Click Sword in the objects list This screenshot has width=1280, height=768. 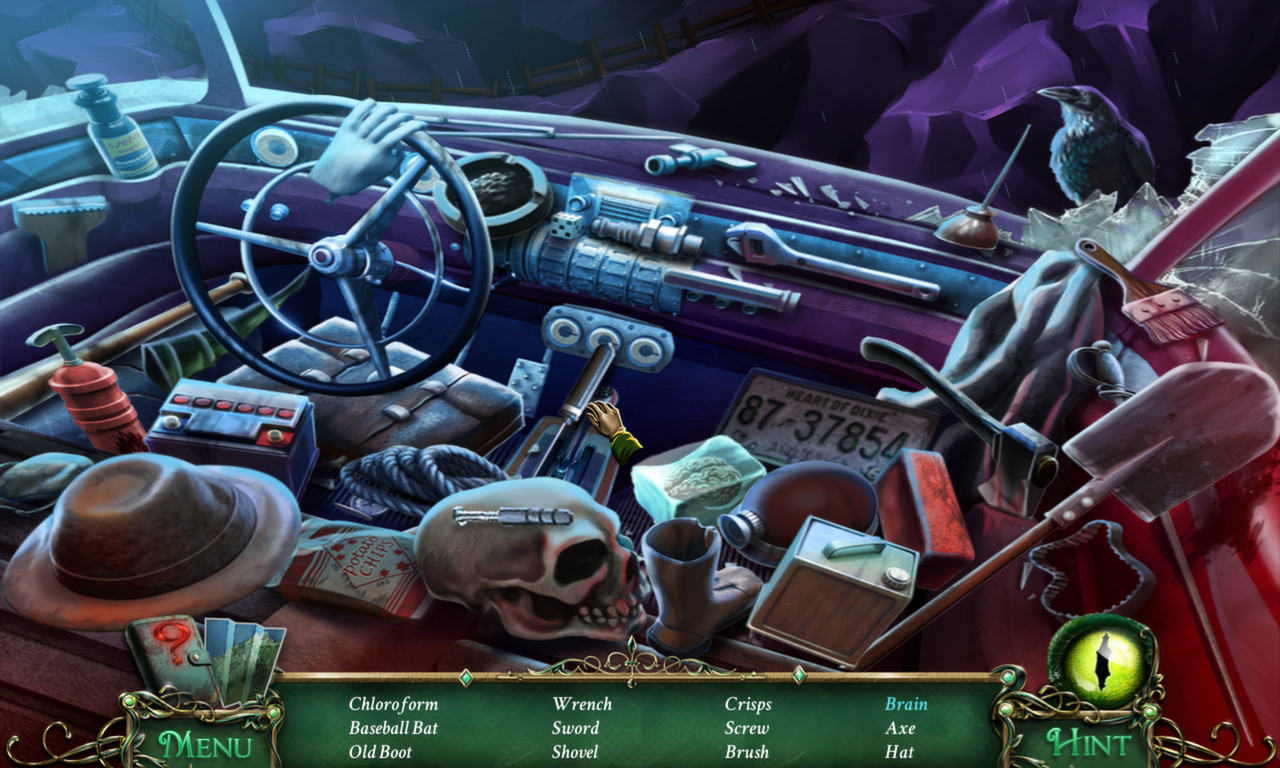(x=575, y=728)
